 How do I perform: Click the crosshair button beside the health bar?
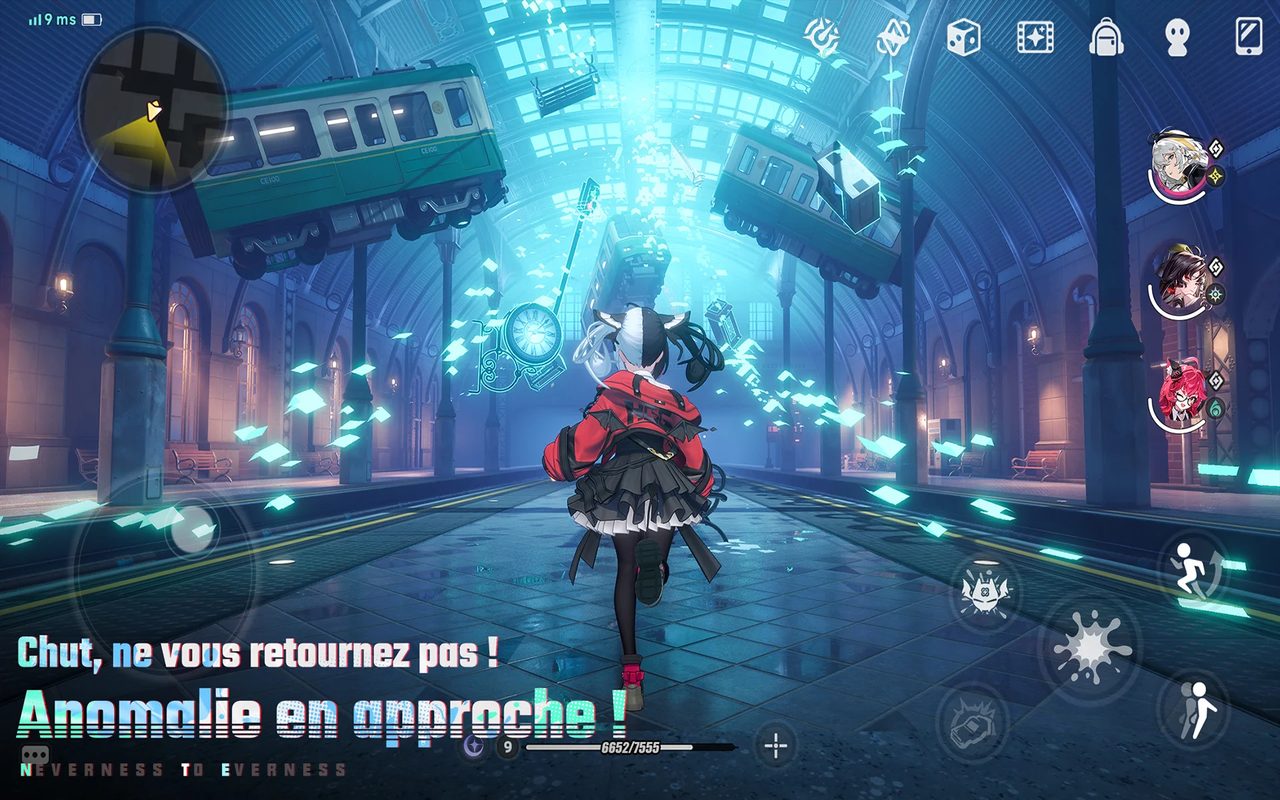click(776, 745)
